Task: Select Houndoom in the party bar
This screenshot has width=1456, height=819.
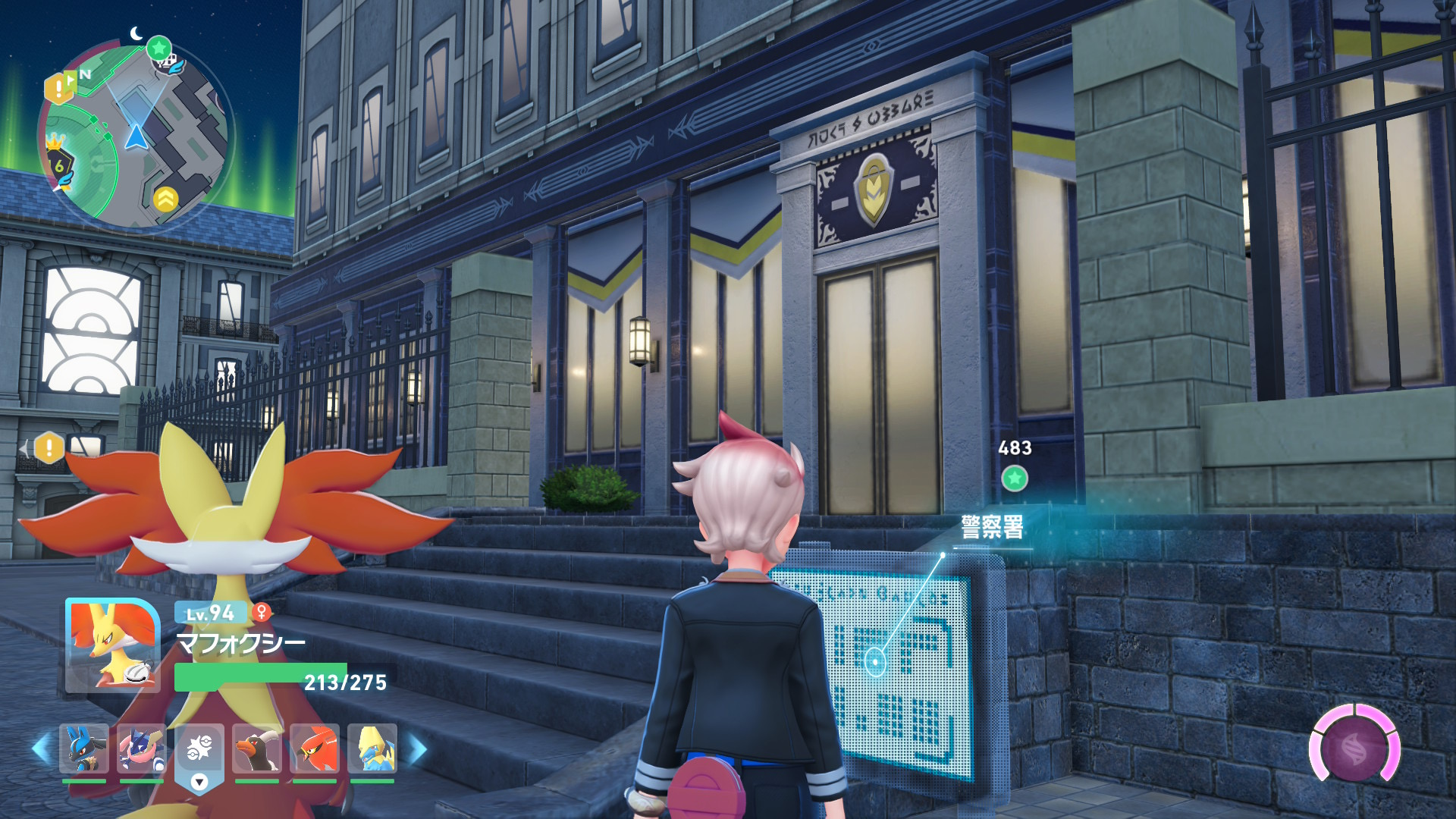Action: tap(256, 748)
